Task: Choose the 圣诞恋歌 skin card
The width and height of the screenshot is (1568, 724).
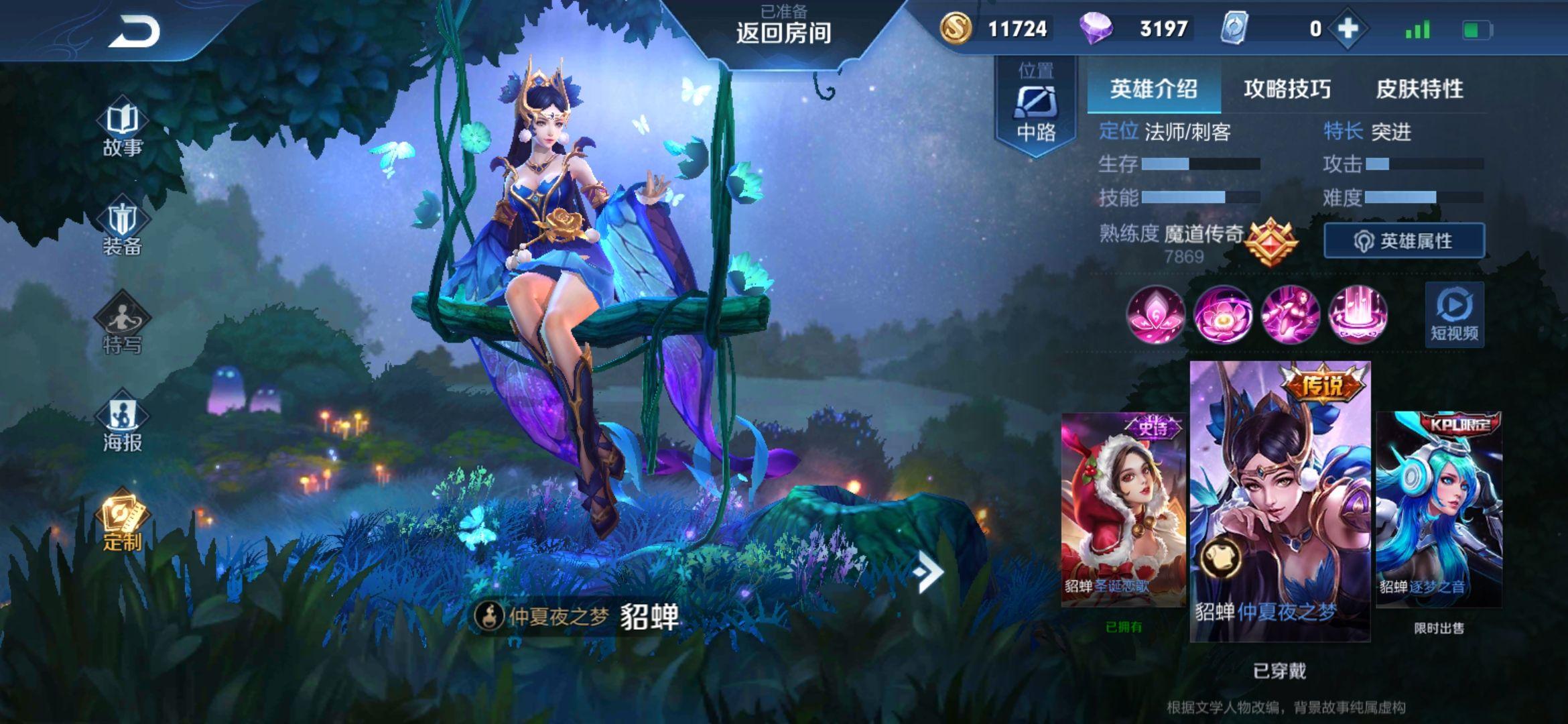Action: pyautogui.click(x=1123, y=509)
